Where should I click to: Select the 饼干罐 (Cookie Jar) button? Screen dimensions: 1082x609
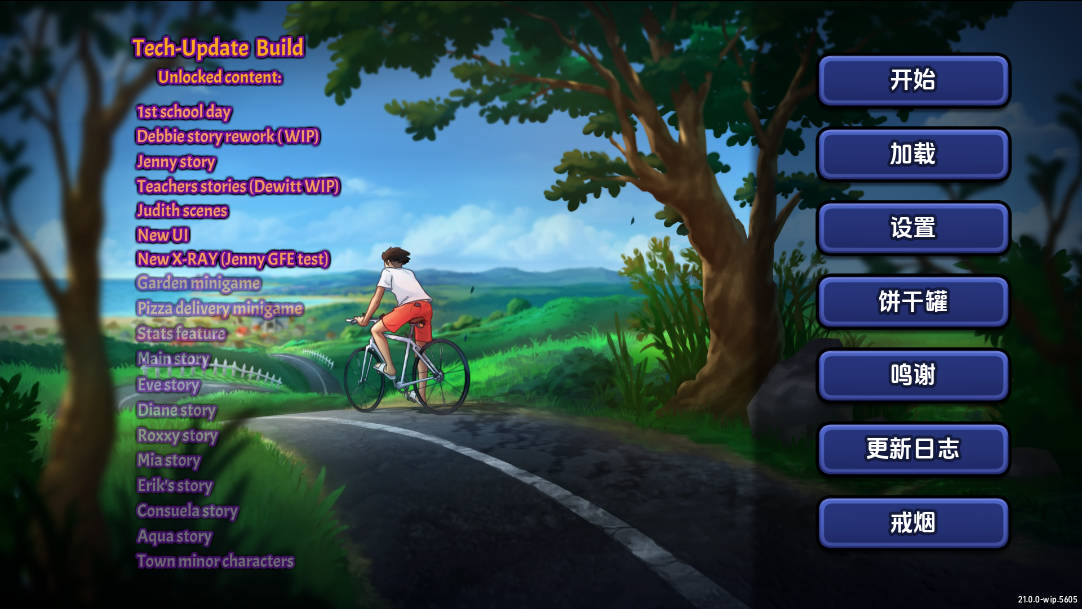(913, 302)
